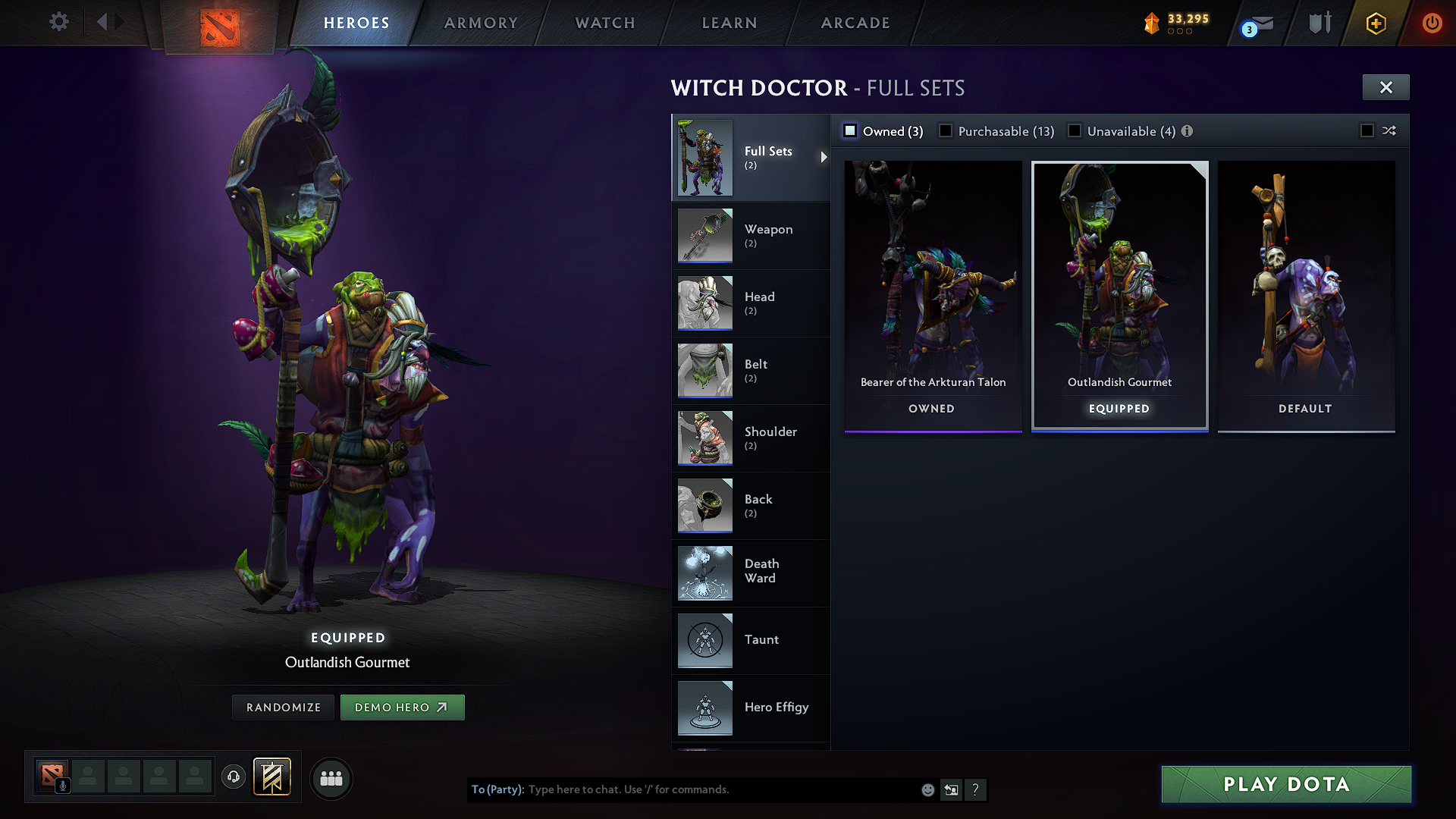
Task: Enable the Purchasable (13) filter
Action: click(x=946, y=130)
